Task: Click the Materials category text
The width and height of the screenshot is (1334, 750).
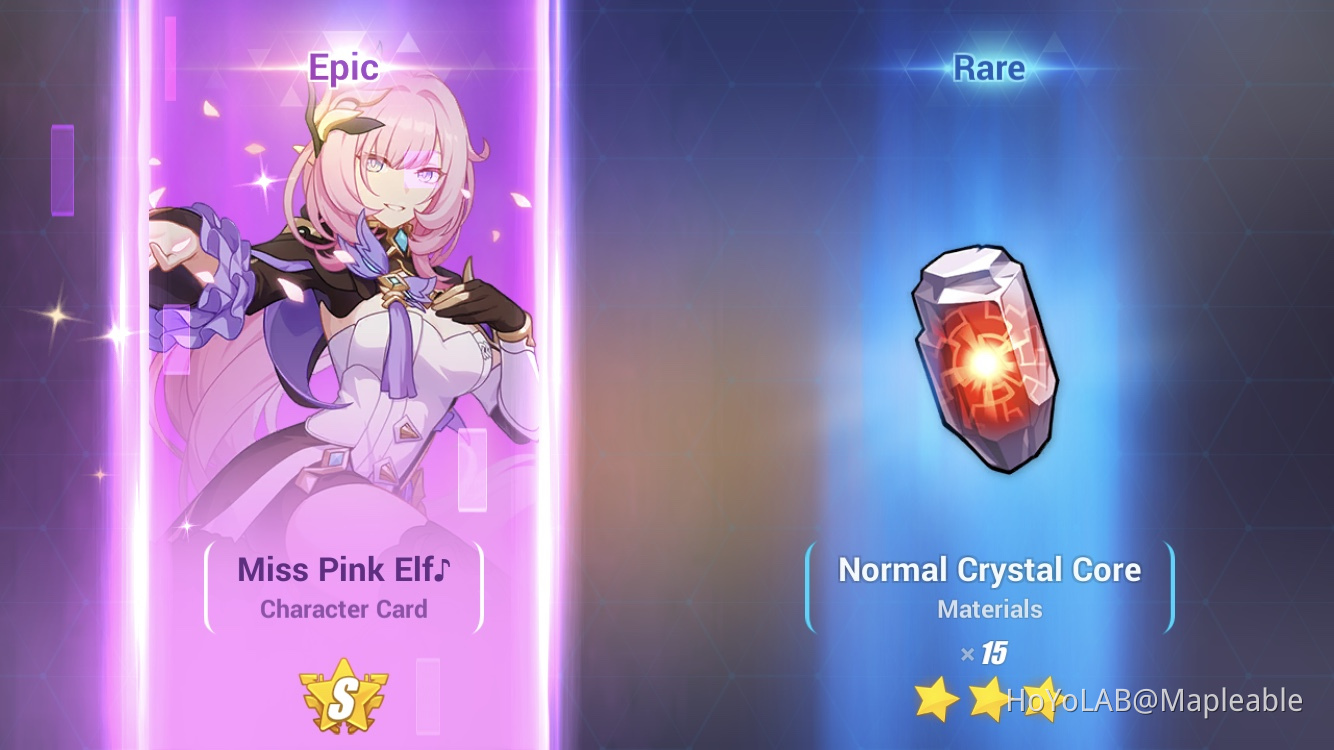Action: click(x=990, y=608)
